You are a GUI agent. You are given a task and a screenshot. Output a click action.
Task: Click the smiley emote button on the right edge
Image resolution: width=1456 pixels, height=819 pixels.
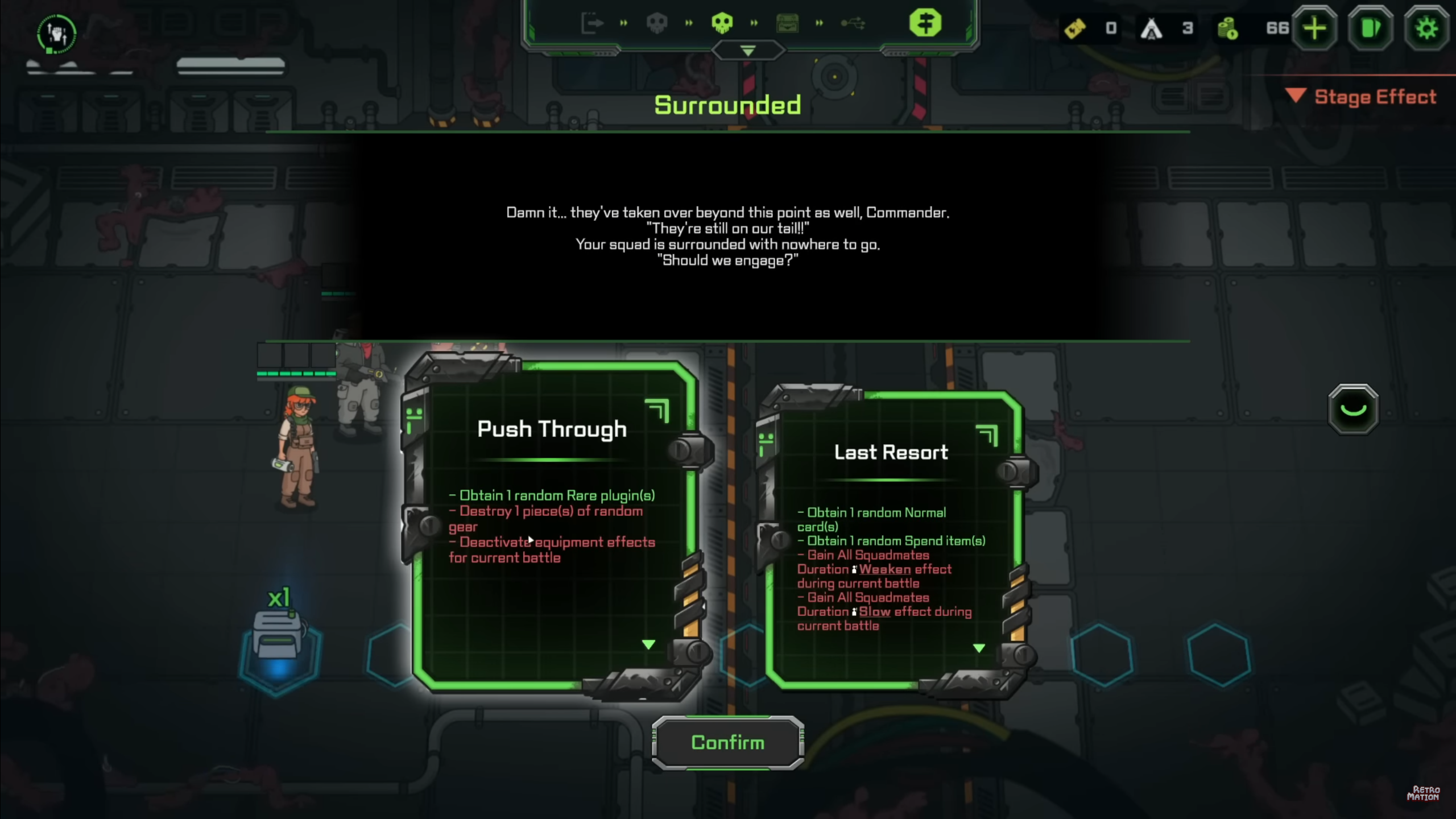point(1353,409)
